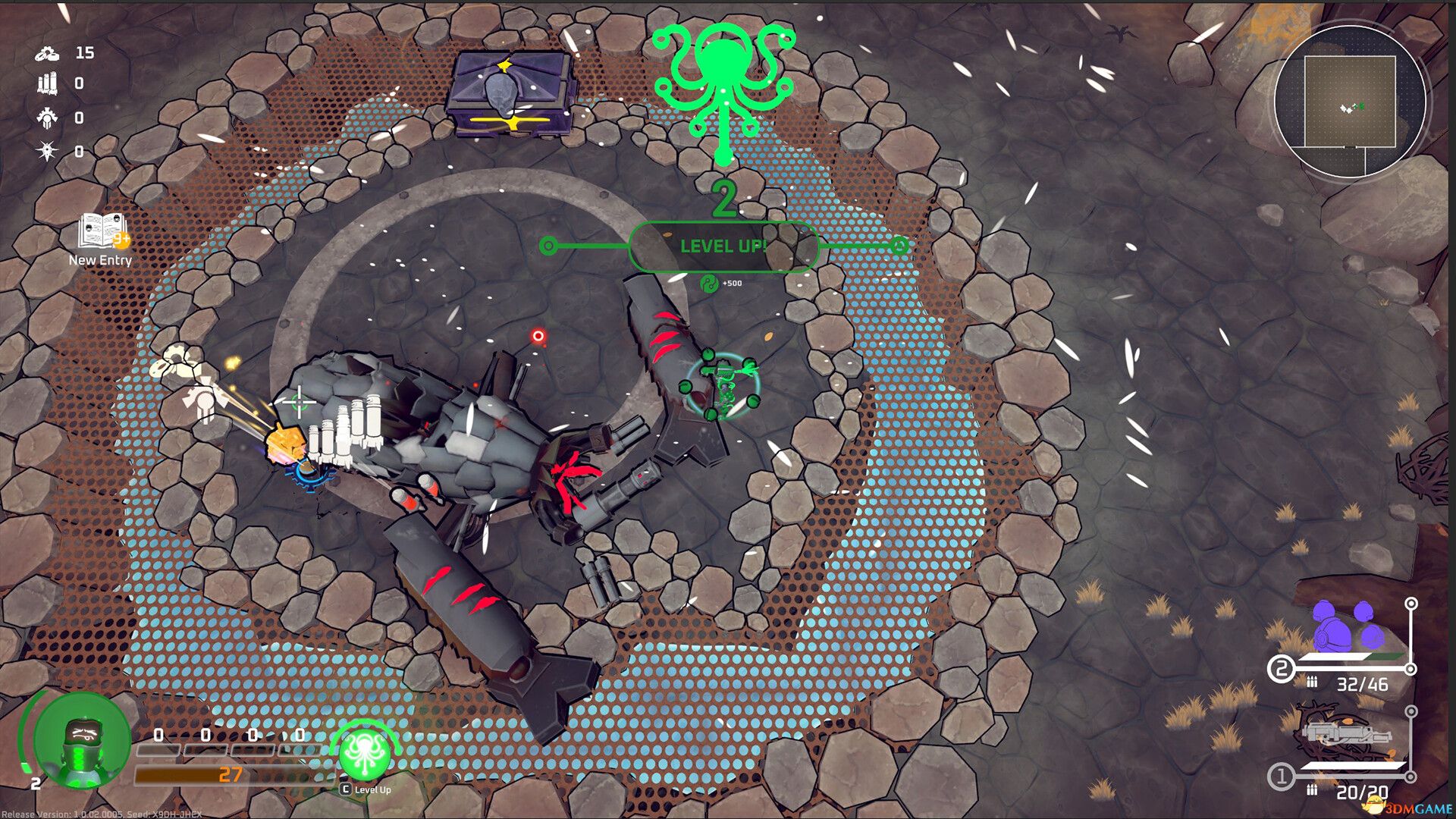The image size is (1456, 819).
Task: Click the gear resource icon in top-left
Action: coord(48,118)
